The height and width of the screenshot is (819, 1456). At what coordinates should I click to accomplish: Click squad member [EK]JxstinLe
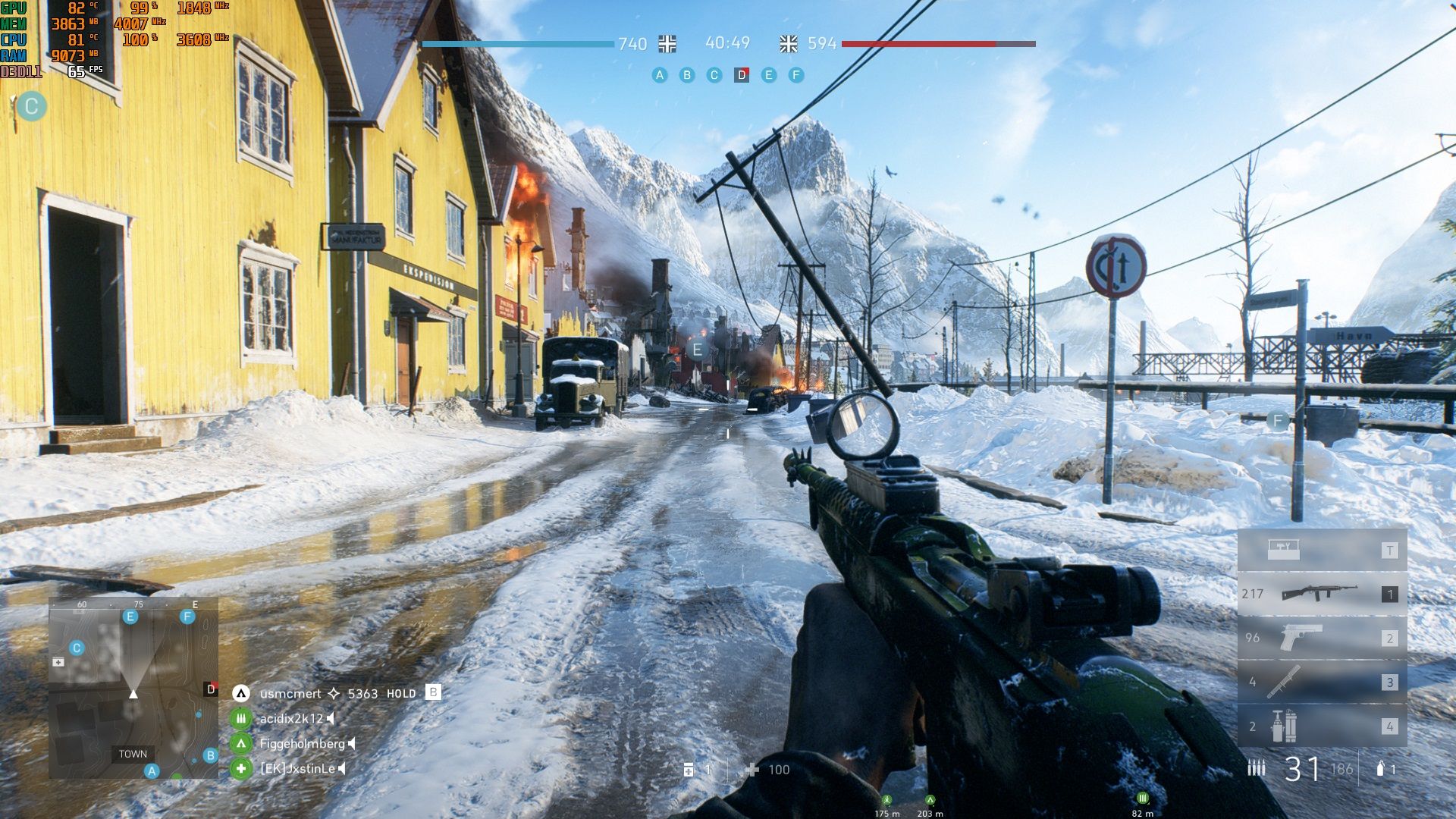coord(297,769)
